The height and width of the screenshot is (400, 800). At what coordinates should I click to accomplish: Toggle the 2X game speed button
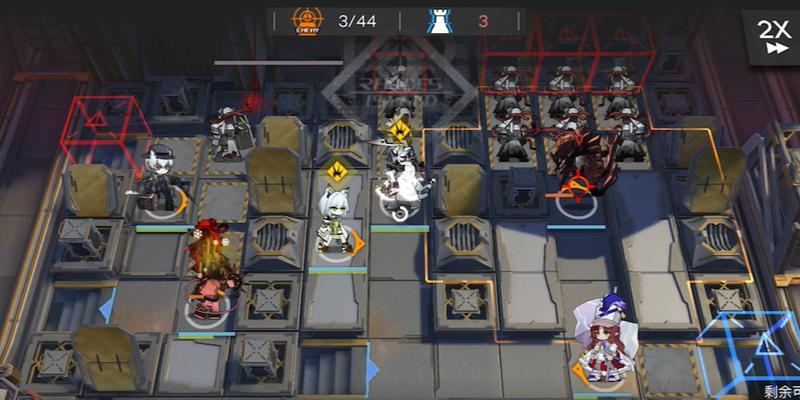coord(772,35)
